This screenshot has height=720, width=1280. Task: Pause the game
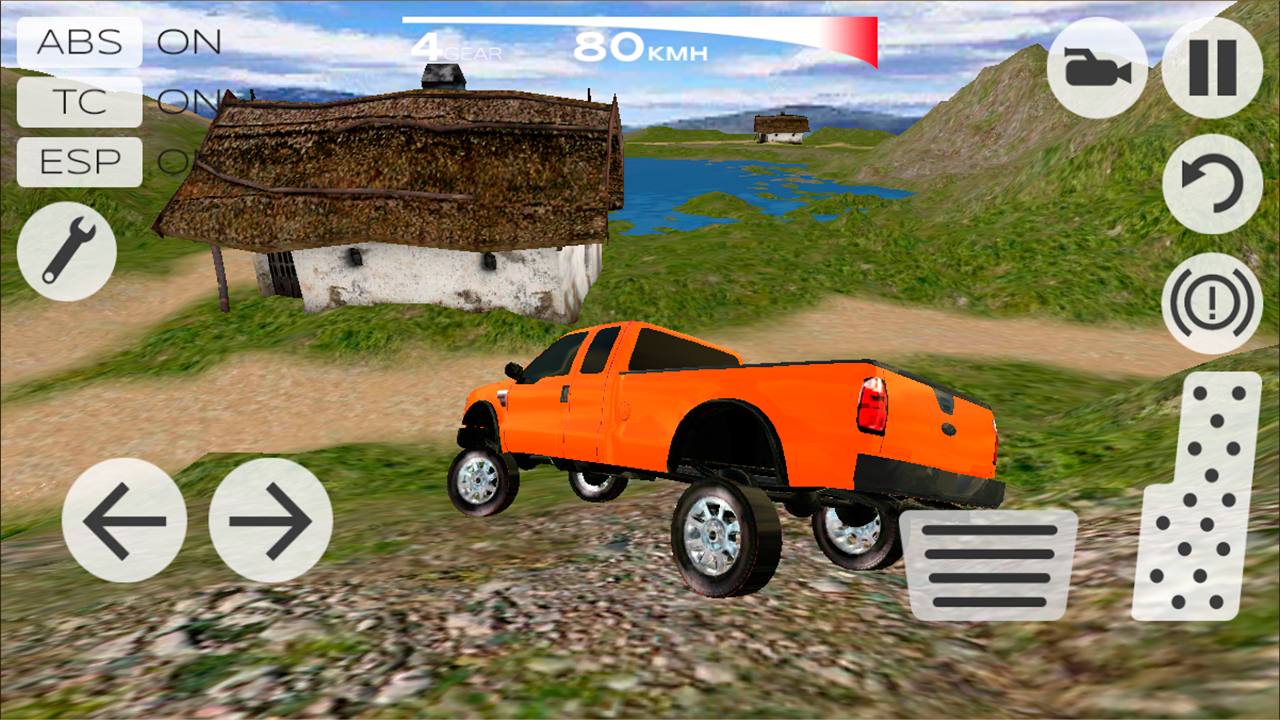point(1212,69)
